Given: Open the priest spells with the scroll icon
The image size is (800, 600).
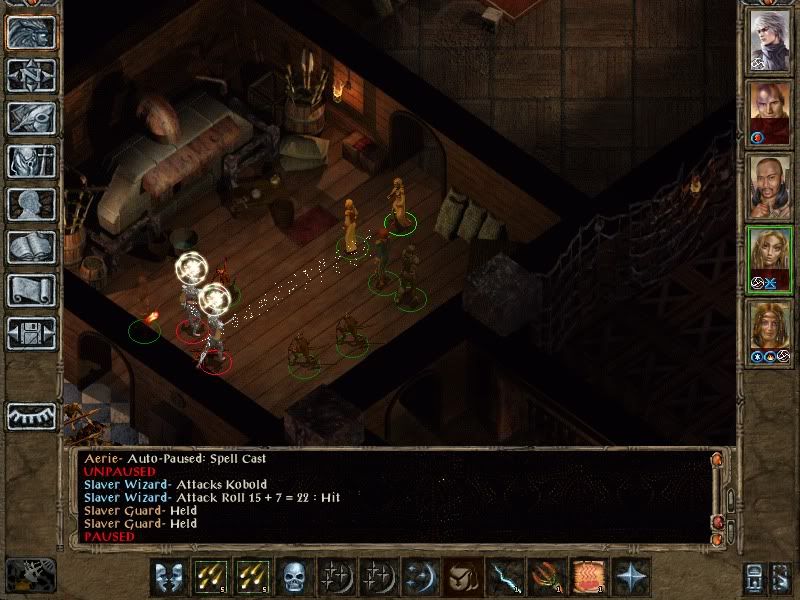Looking at the screenshot, I should [31, 290].
